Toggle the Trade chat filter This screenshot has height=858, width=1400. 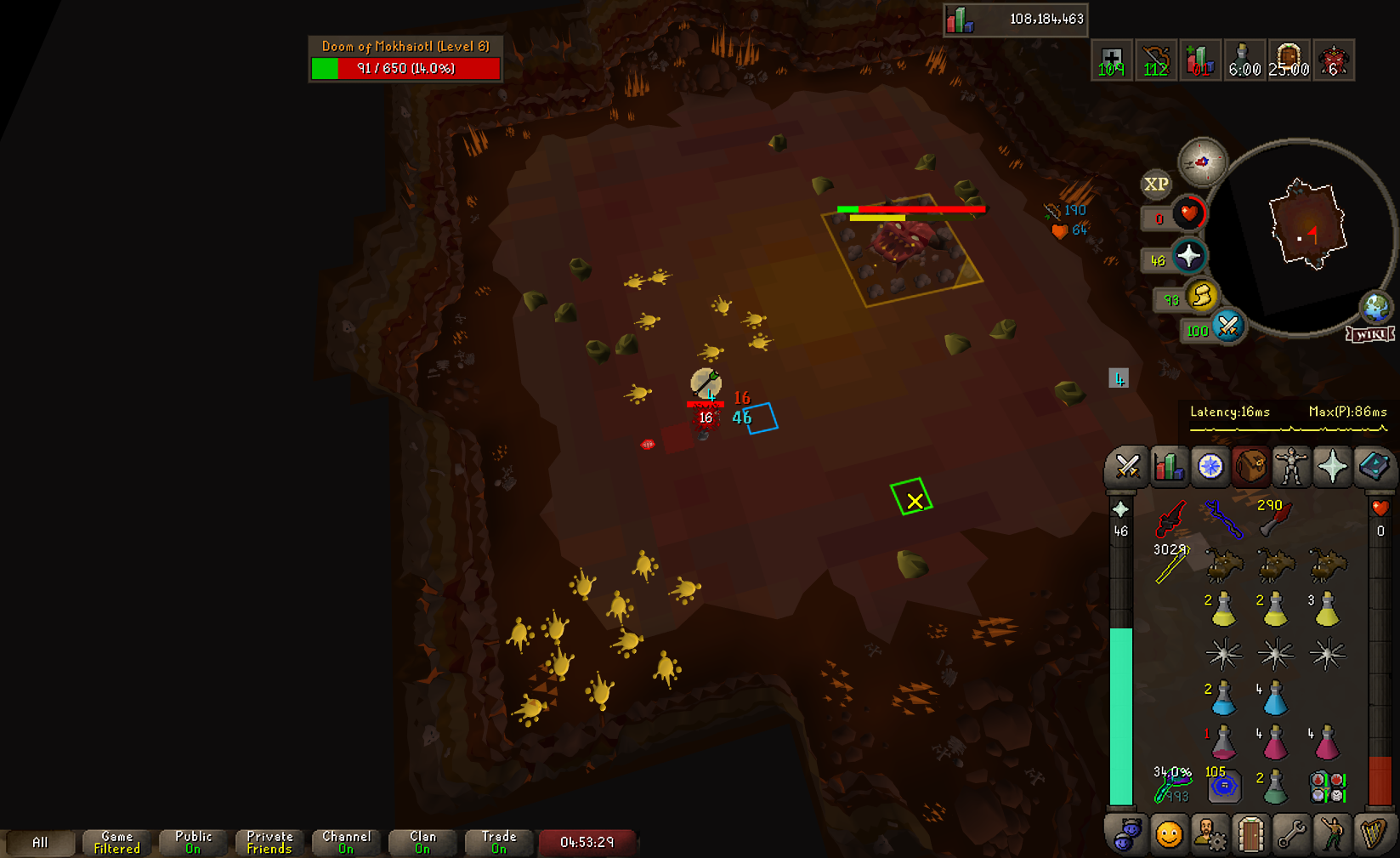click(x=499, y=842)
